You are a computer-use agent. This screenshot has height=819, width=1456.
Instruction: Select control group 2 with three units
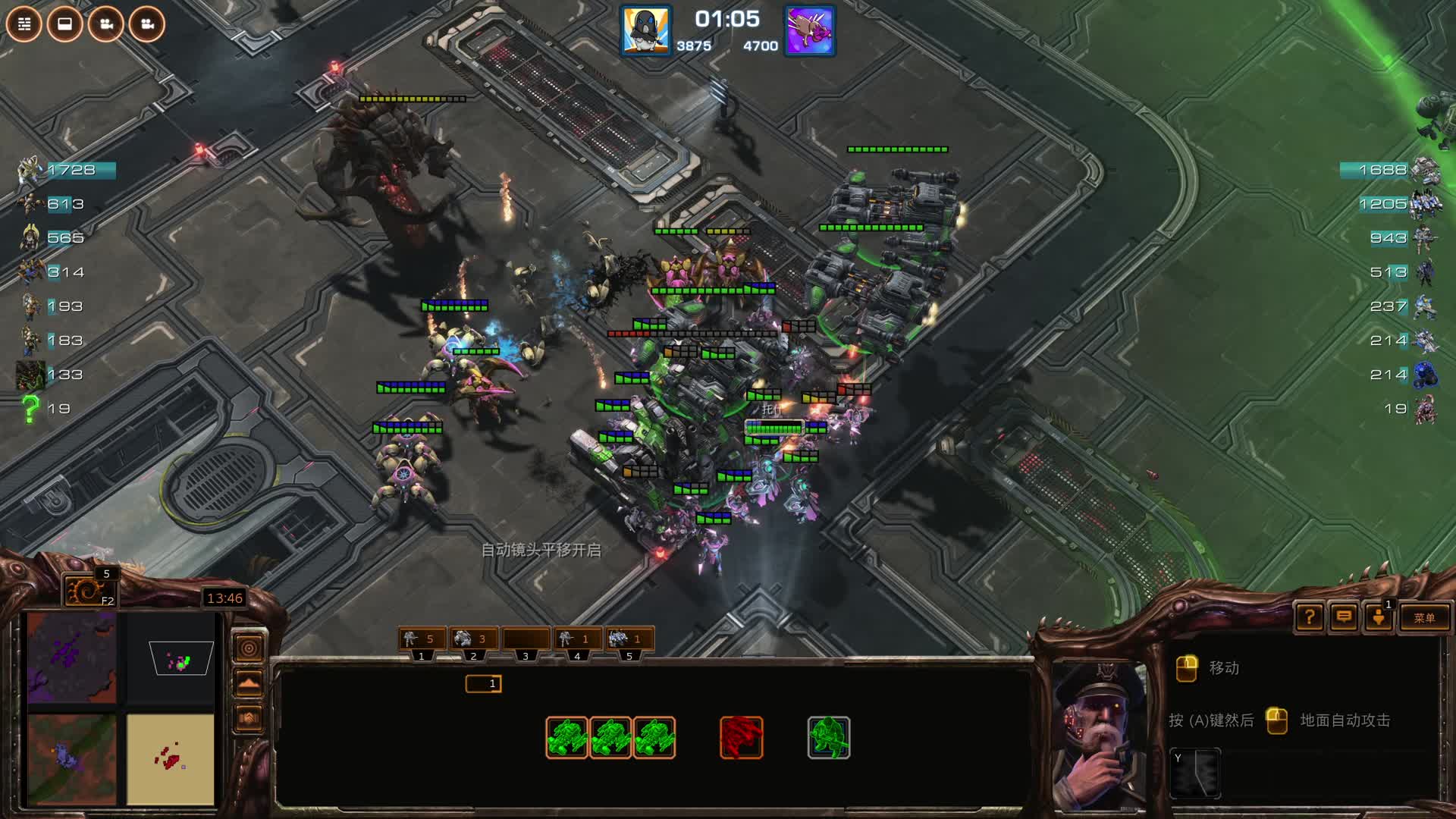tap(473, 639)
